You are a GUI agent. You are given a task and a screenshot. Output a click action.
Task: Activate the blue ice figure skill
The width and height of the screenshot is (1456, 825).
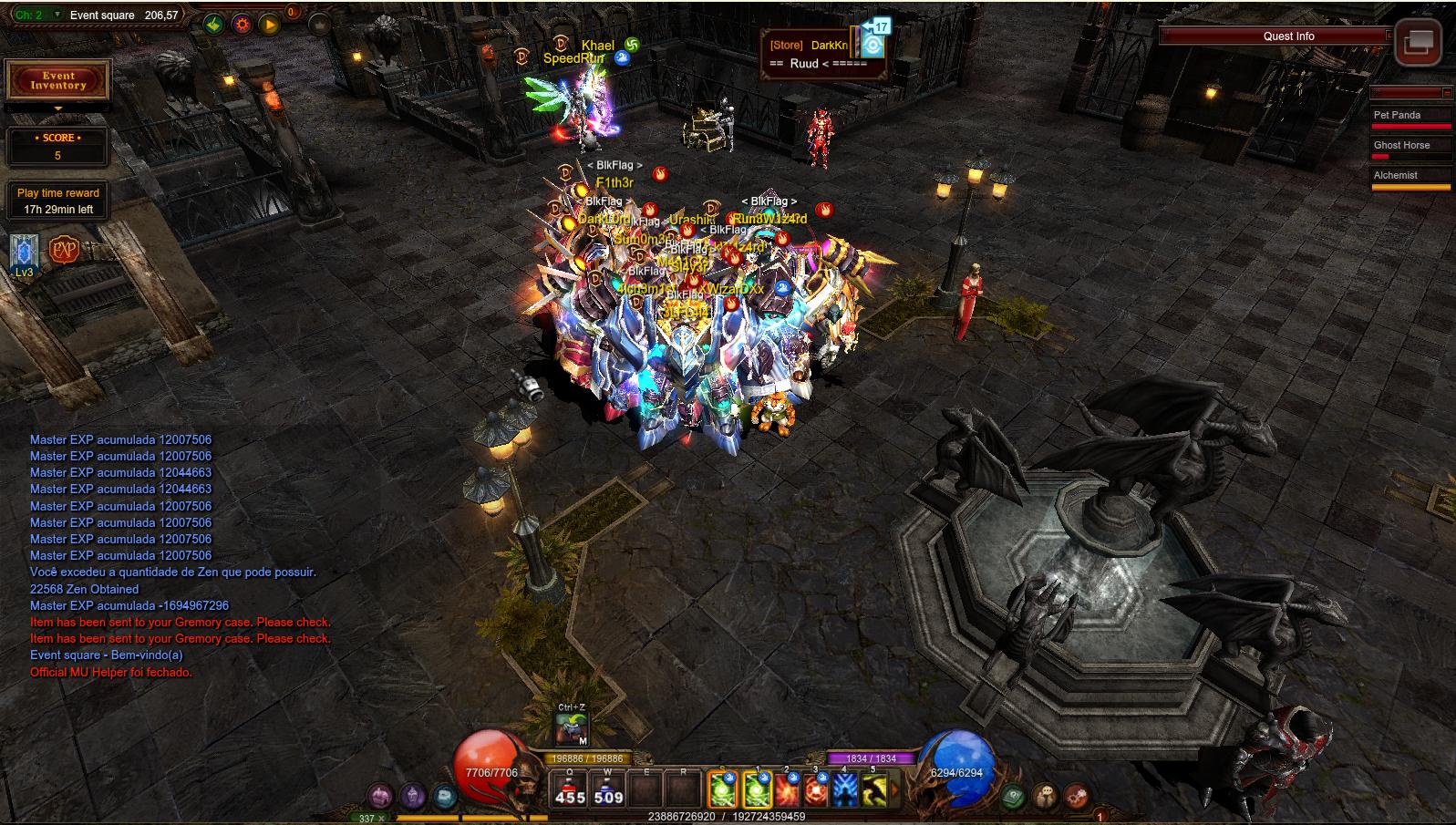(x=845, y=790)
